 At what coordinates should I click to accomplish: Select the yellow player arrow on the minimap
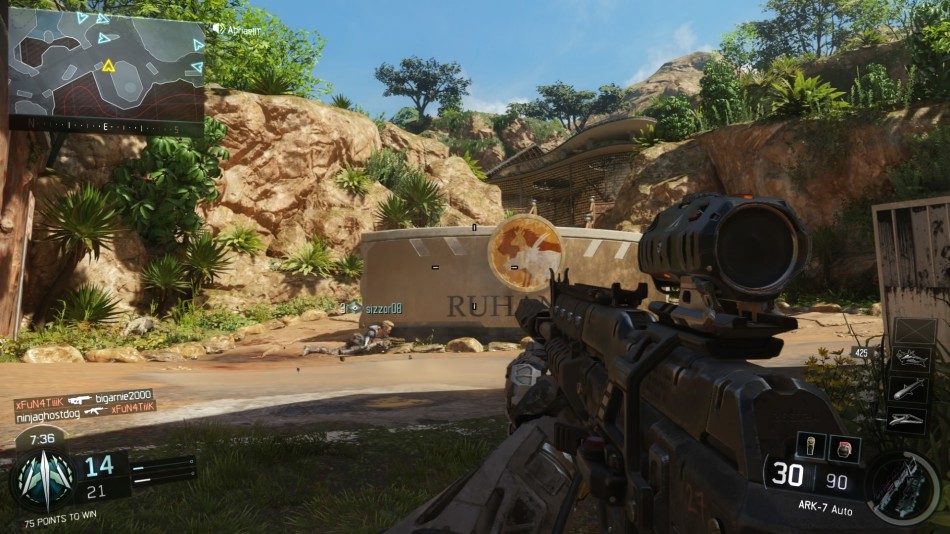pos(108,66)
